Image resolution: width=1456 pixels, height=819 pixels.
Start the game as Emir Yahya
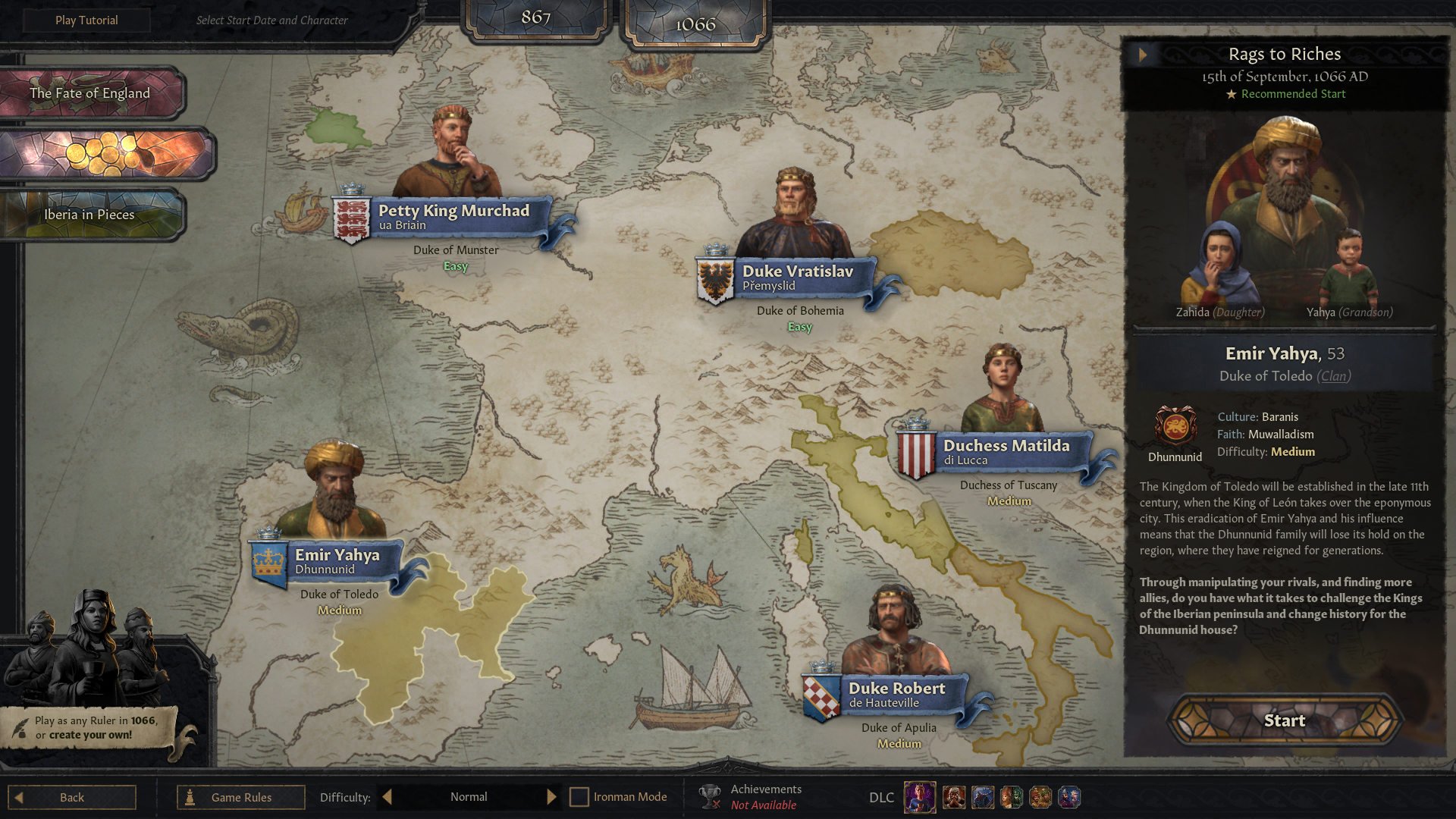click(x=1285, y=720)
